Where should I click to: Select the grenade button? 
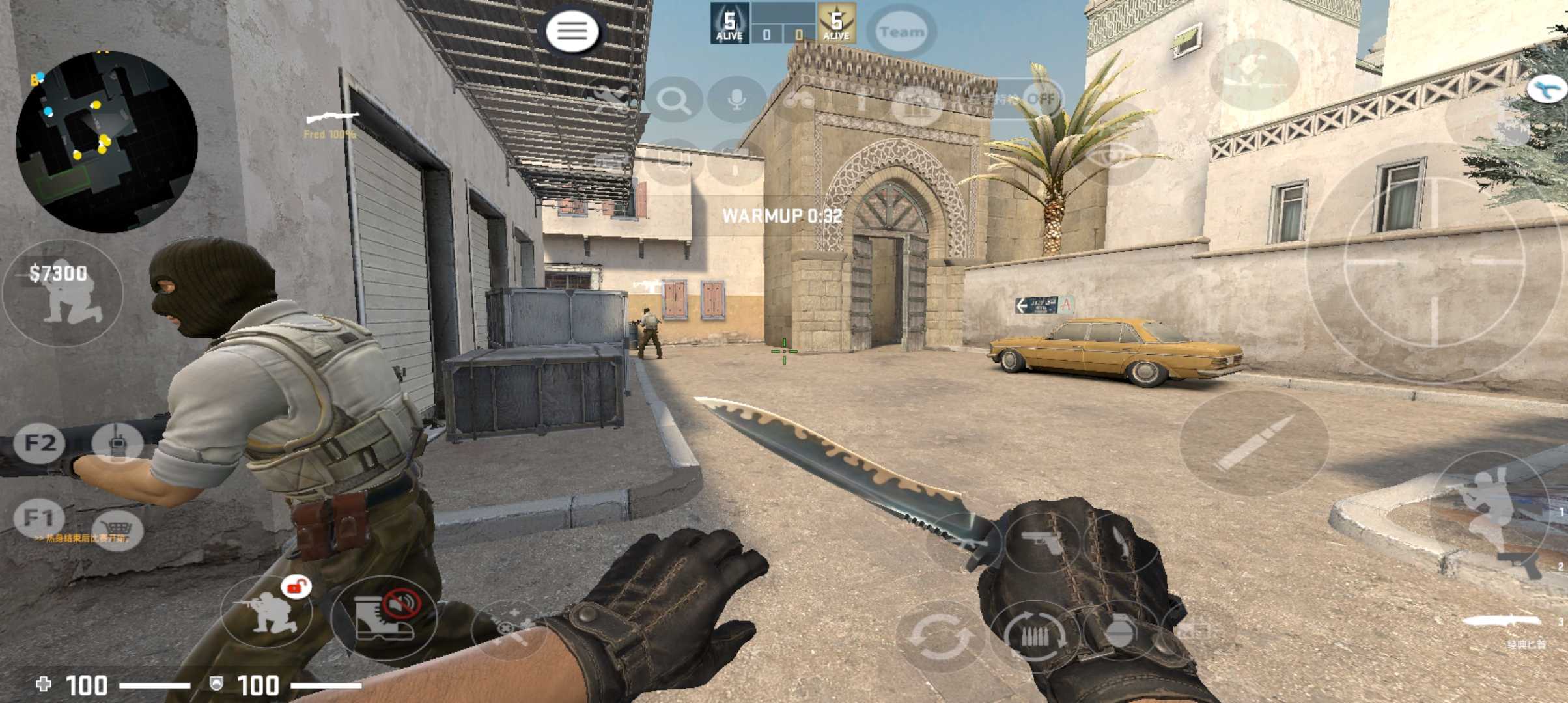click(1120, 633)
